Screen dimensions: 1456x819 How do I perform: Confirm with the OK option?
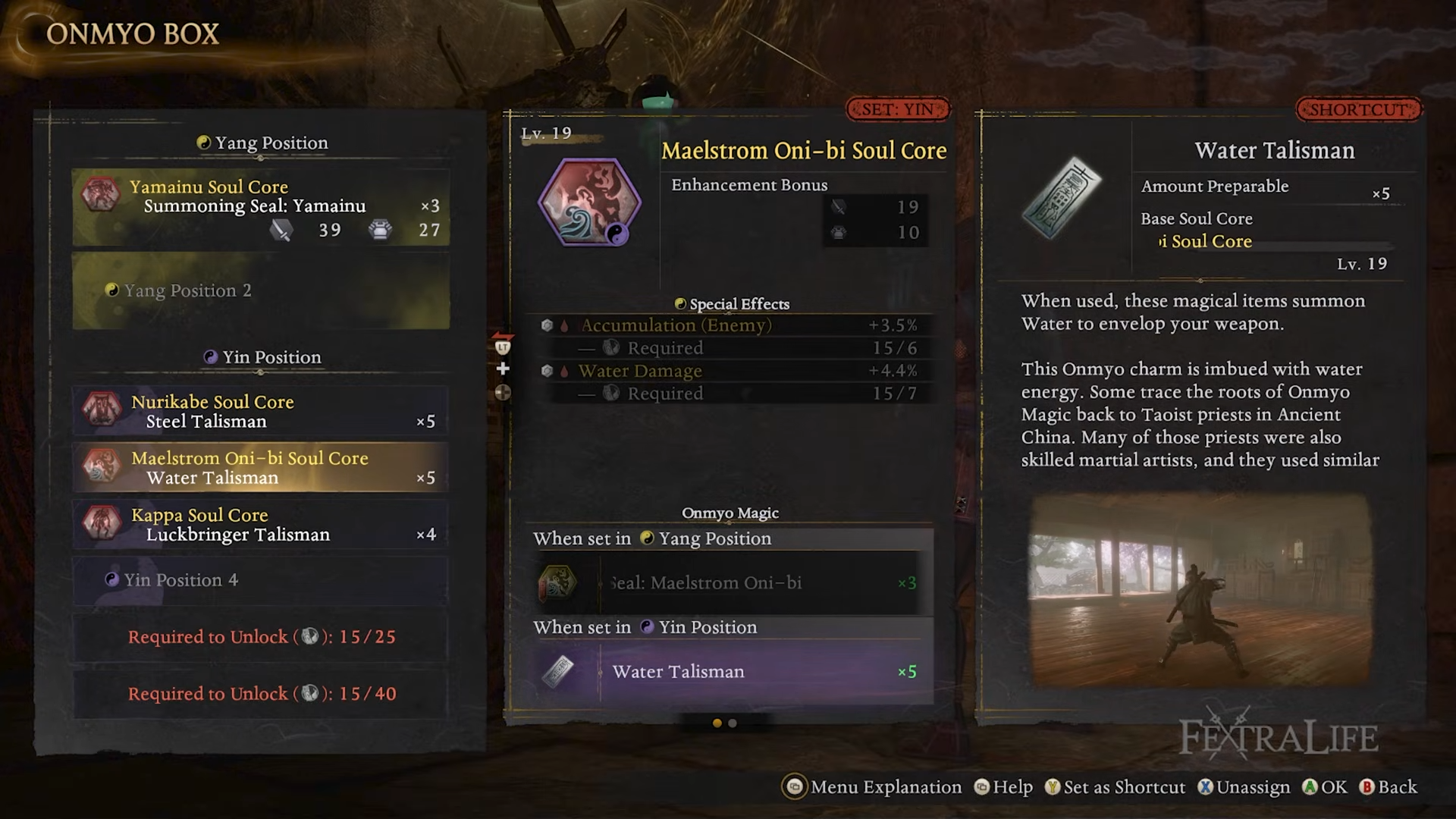pyautogui.click(x=1325, y=787)
